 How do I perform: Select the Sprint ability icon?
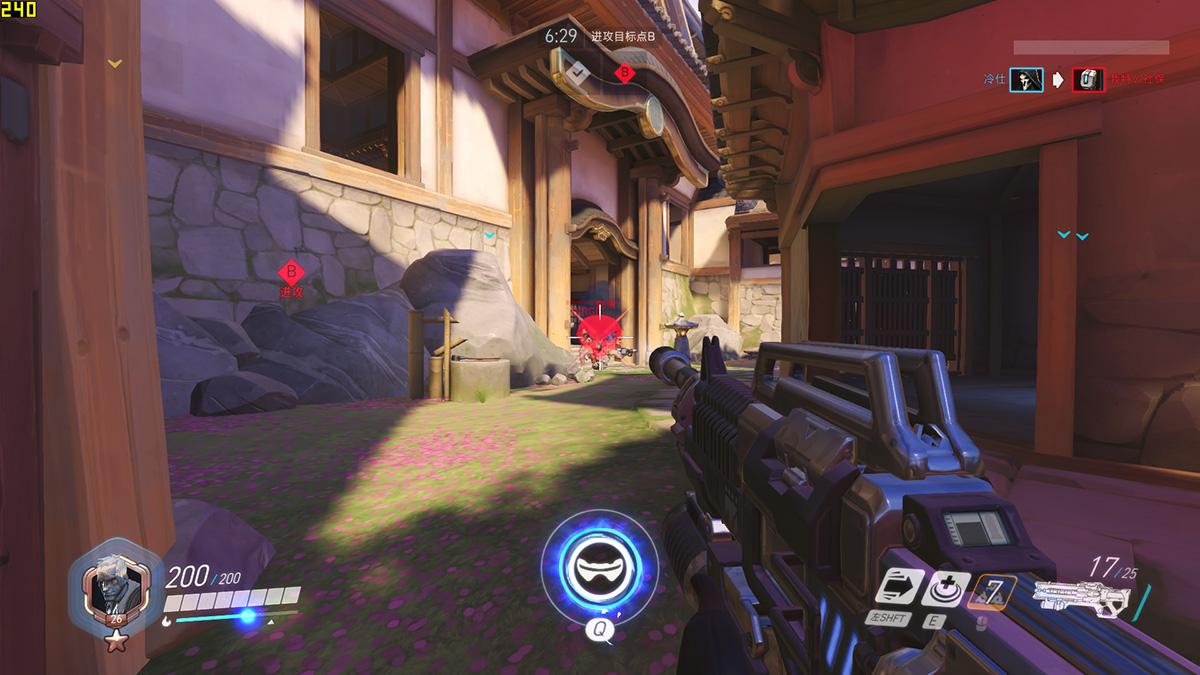pos(895,588)
